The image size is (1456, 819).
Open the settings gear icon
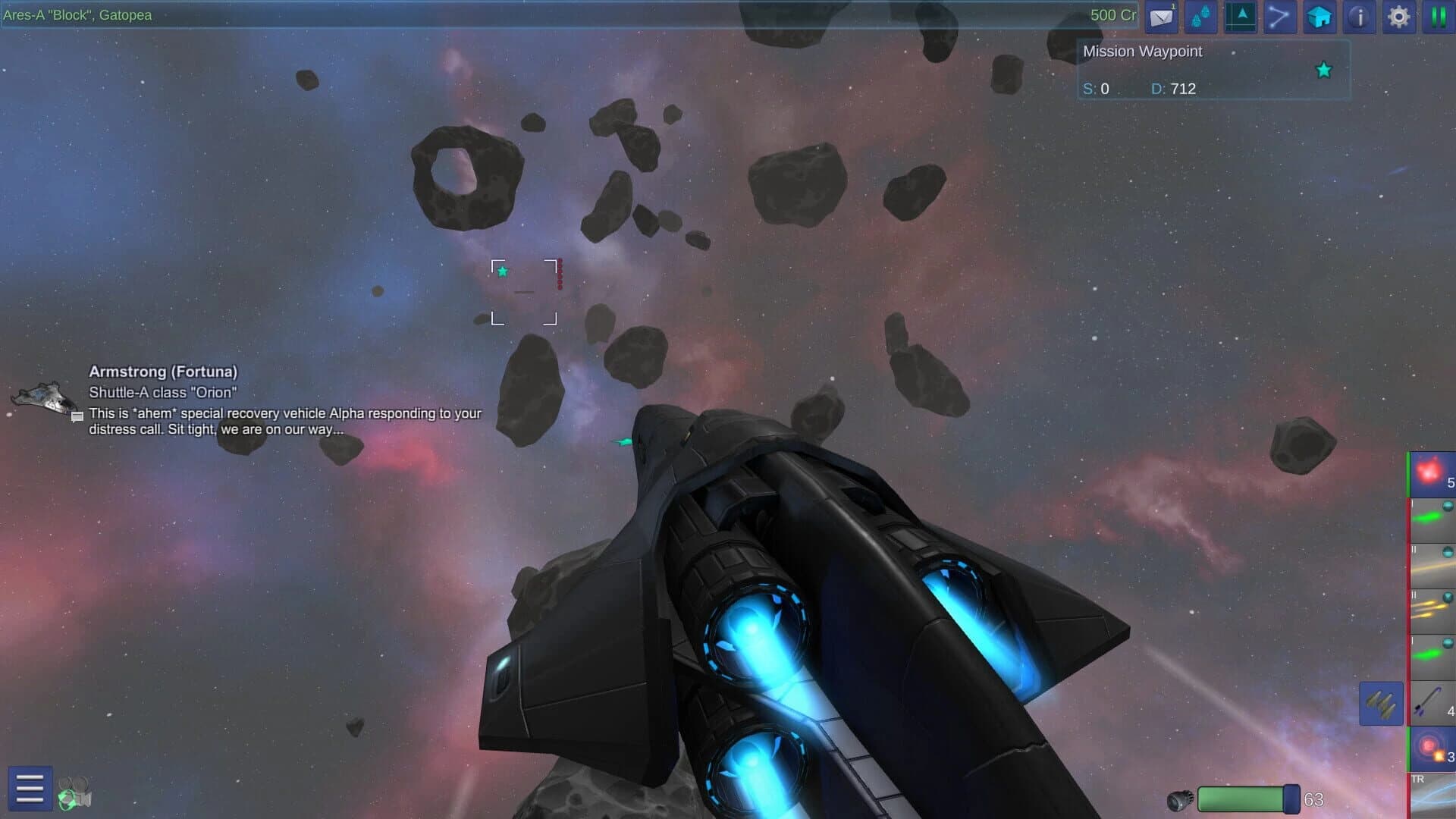click(1398, 17)
